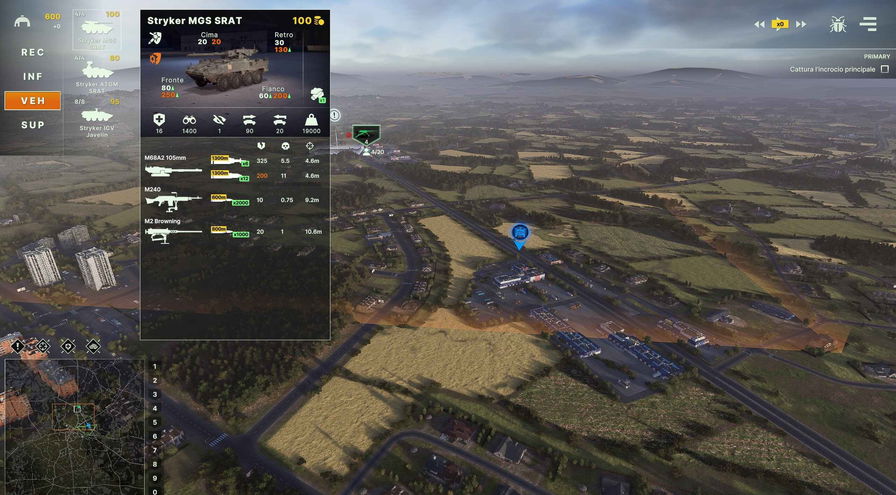Image resolution: width=896 pixels, height=495 pixels.
Task: Activate the exclamation mark alert ping
Action: click(15, 346)
